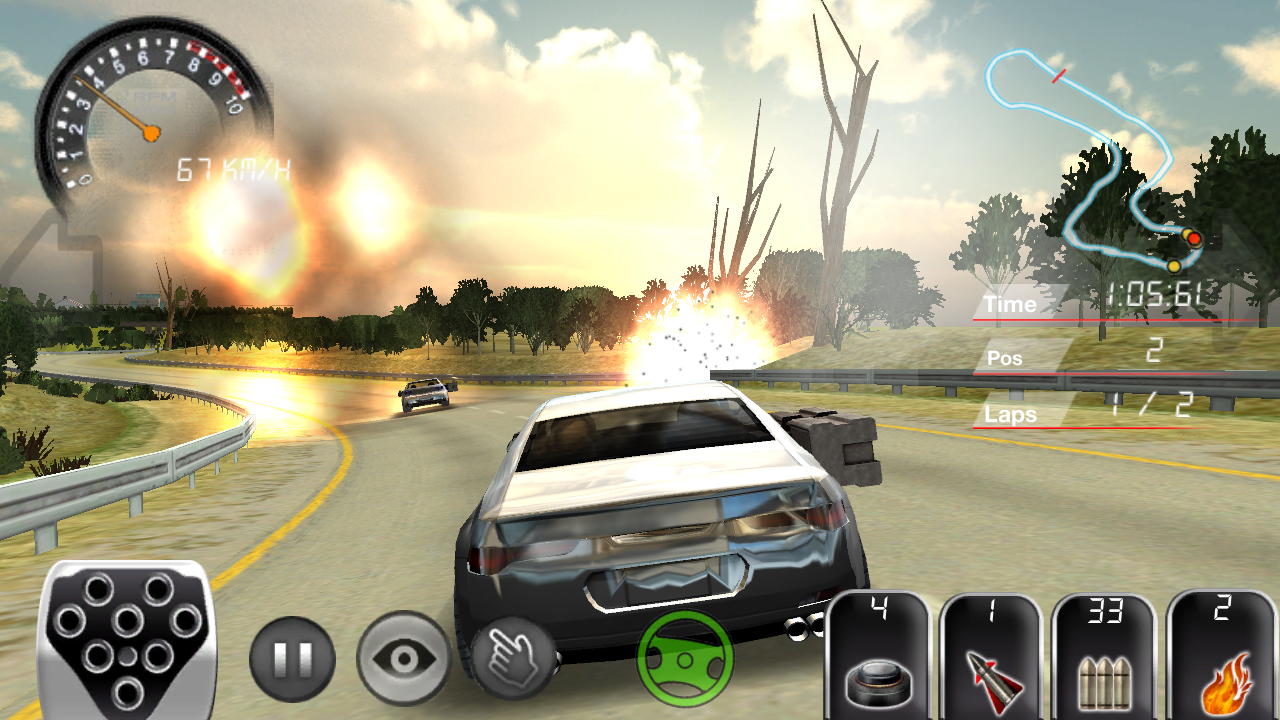Toggle the camera view eye button
The image size is (1280, 720).
click(x=403, y=659)
